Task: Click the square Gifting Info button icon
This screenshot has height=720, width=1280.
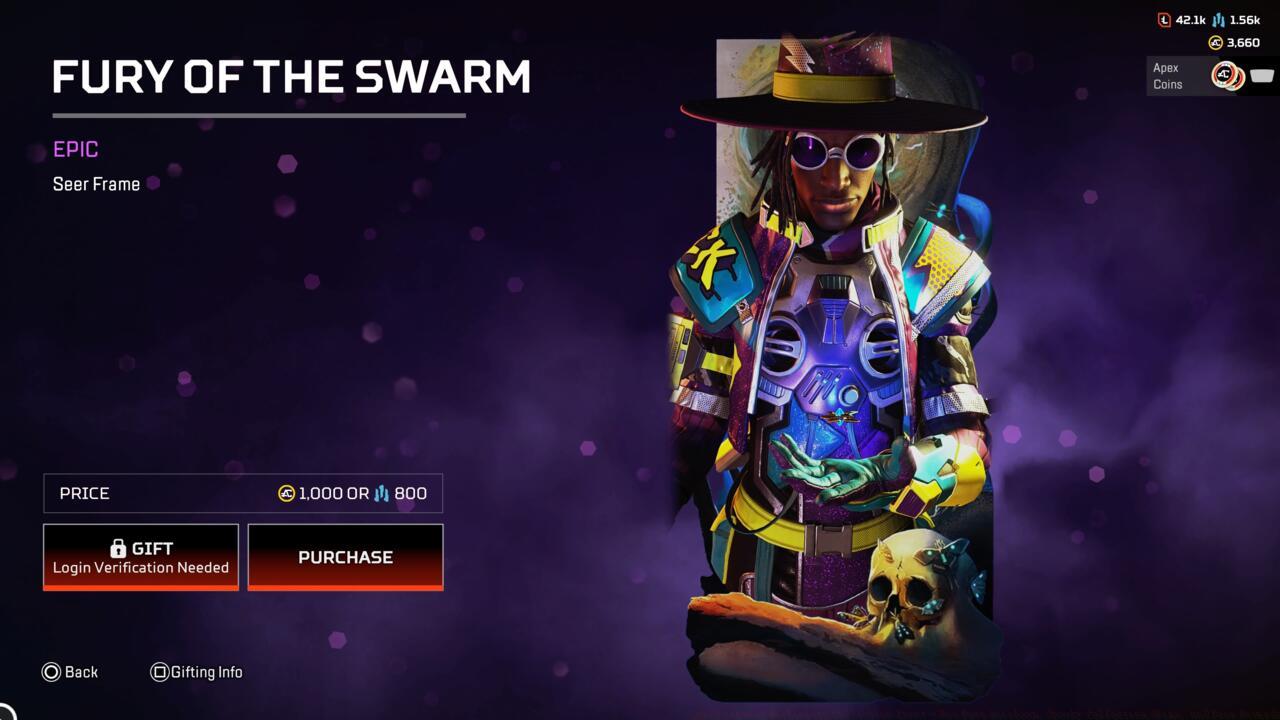Action: (160, 672)
